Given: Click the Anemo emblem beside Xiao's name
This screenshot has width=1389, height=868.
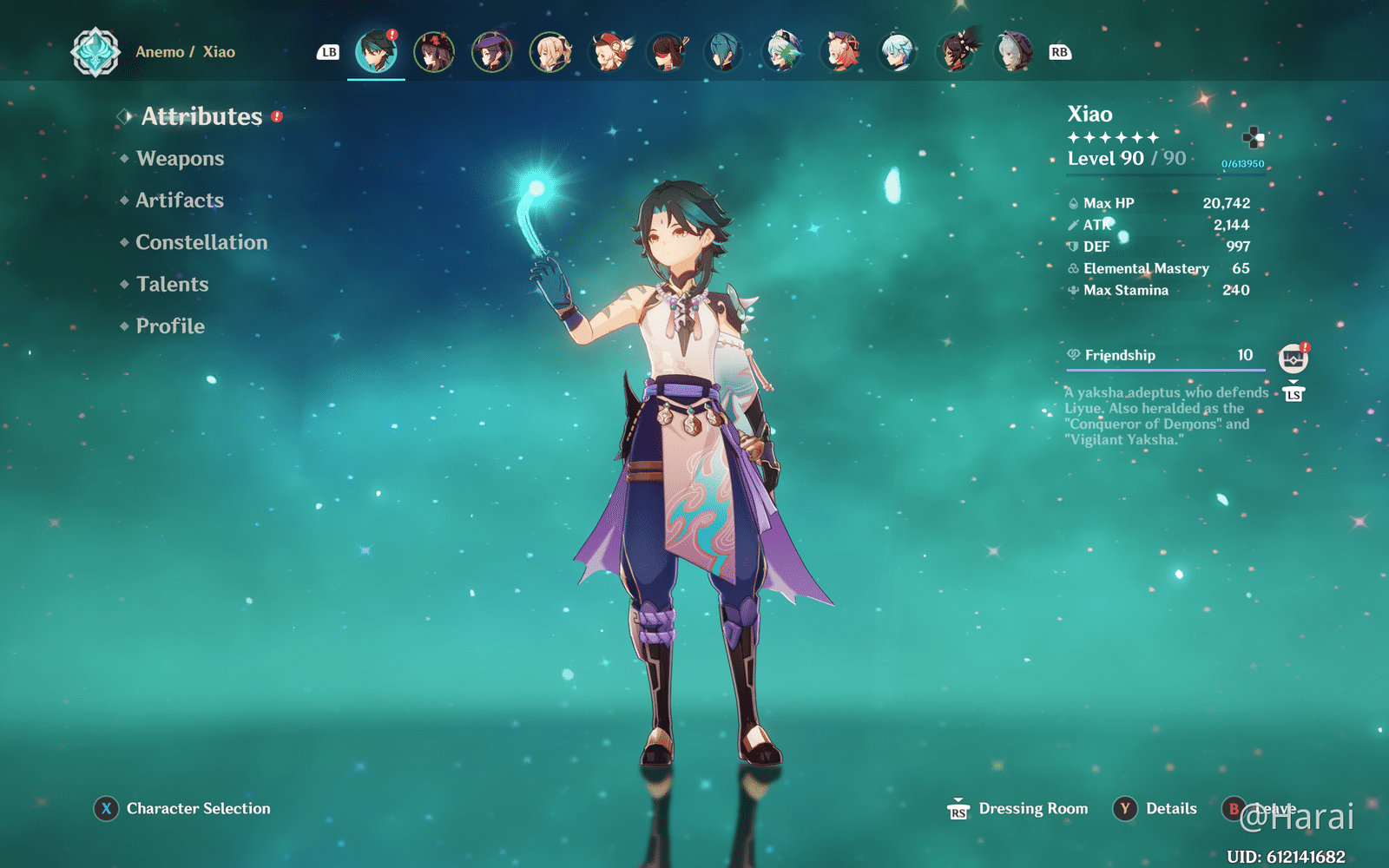Looking at the screenshot, I should coord(97,51).
